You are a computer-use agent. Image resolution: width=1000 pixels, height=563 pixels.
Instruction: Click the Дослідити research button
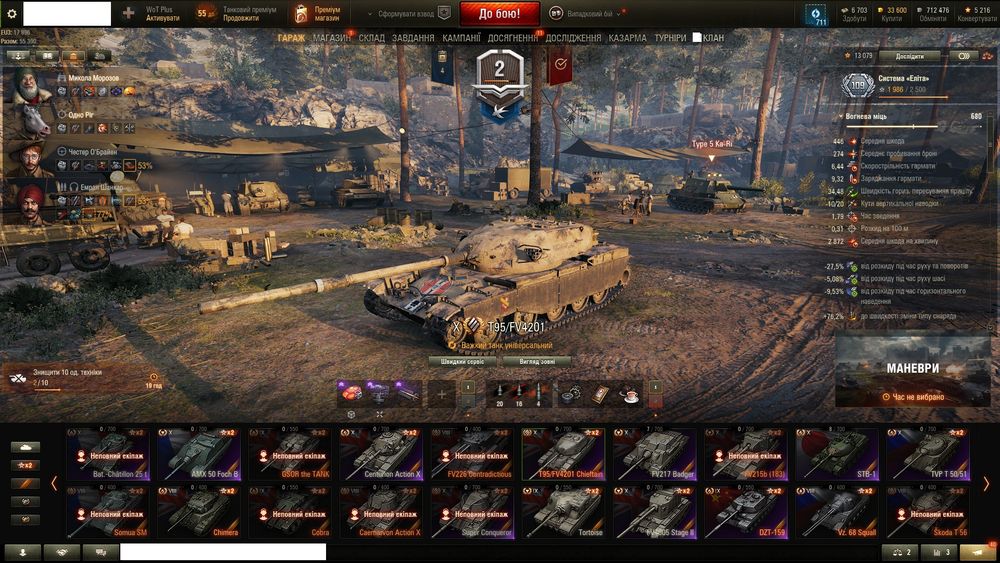tap(909, 56)
